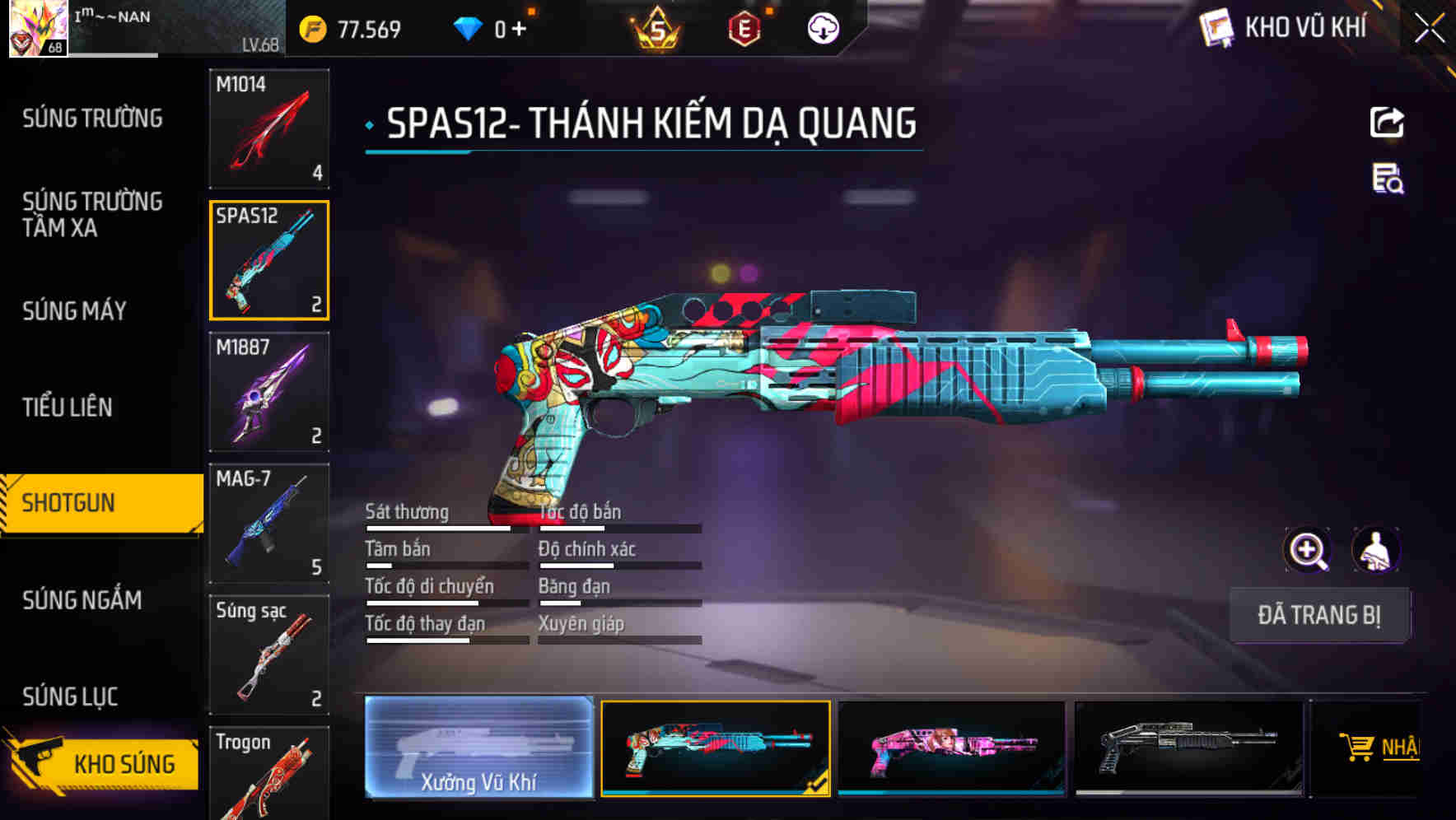The height and width of the screenshot is (820, 1456).
Task: Select the MAG-7 weapon thumbnail
Action: click(268, 523)
